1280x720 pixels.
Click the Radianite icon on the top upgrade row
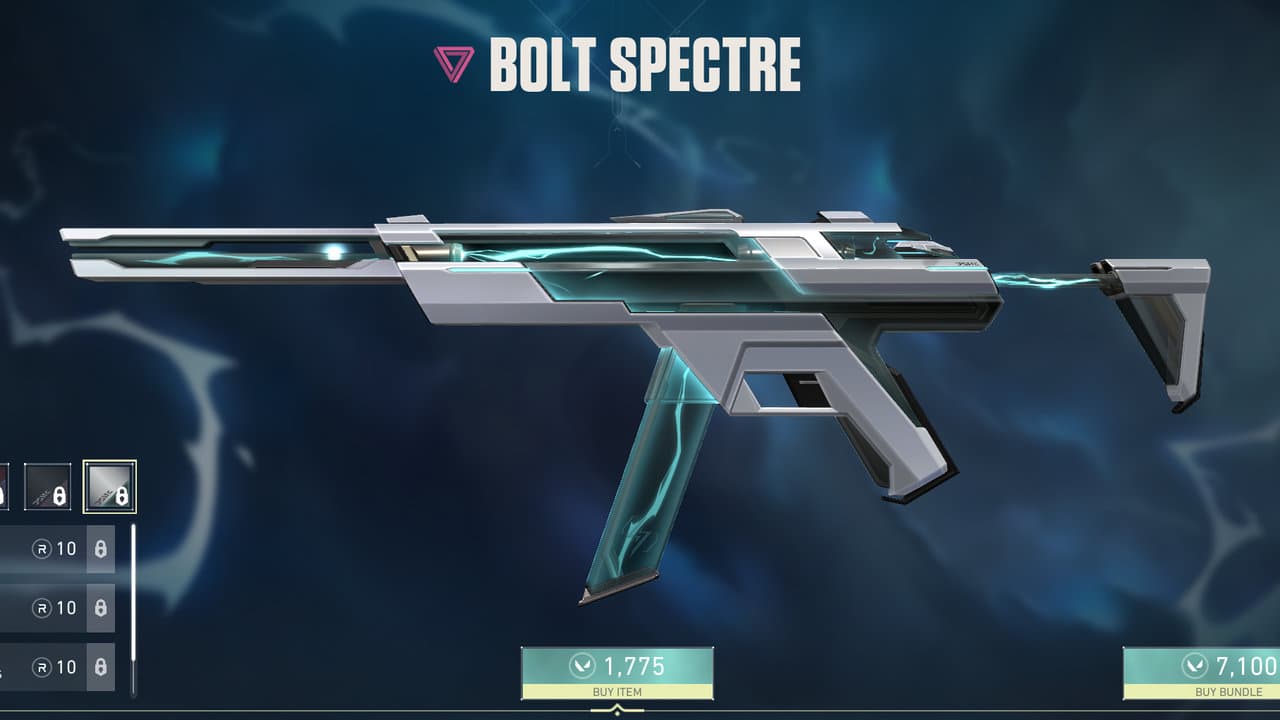[40, 548]
